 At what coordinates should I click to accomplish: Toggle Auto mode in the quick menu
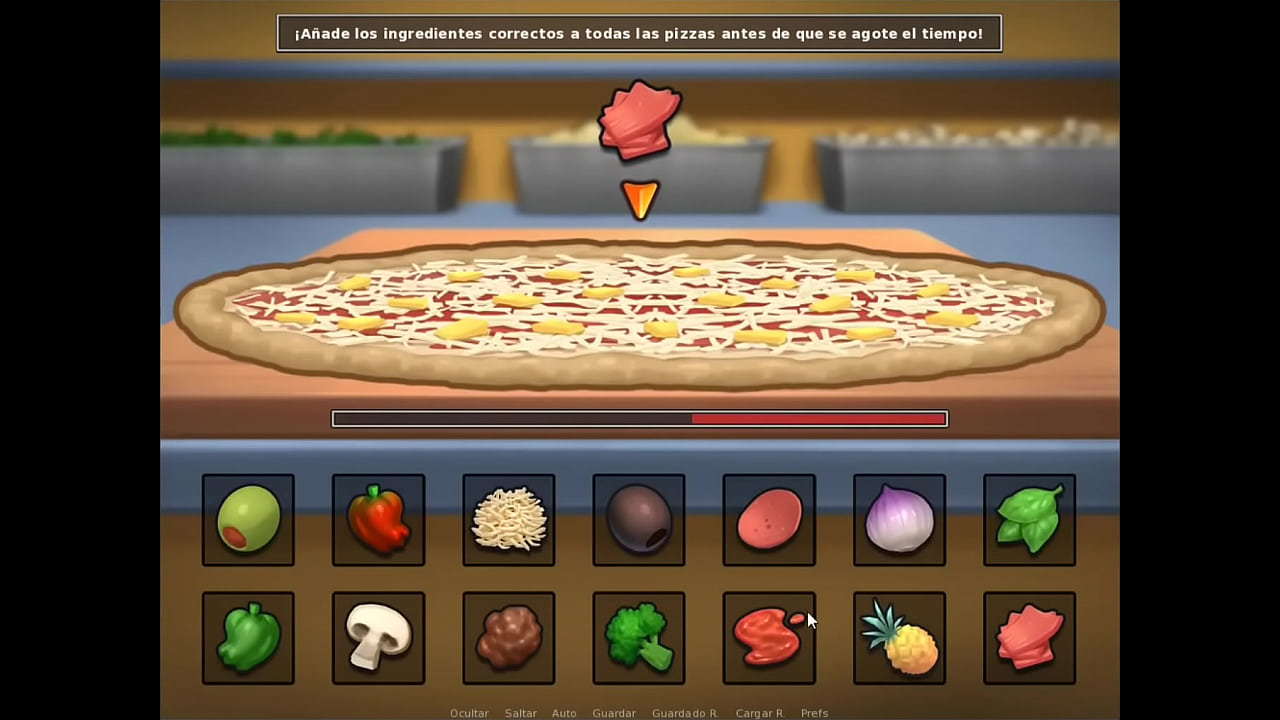tap(564, 713)
